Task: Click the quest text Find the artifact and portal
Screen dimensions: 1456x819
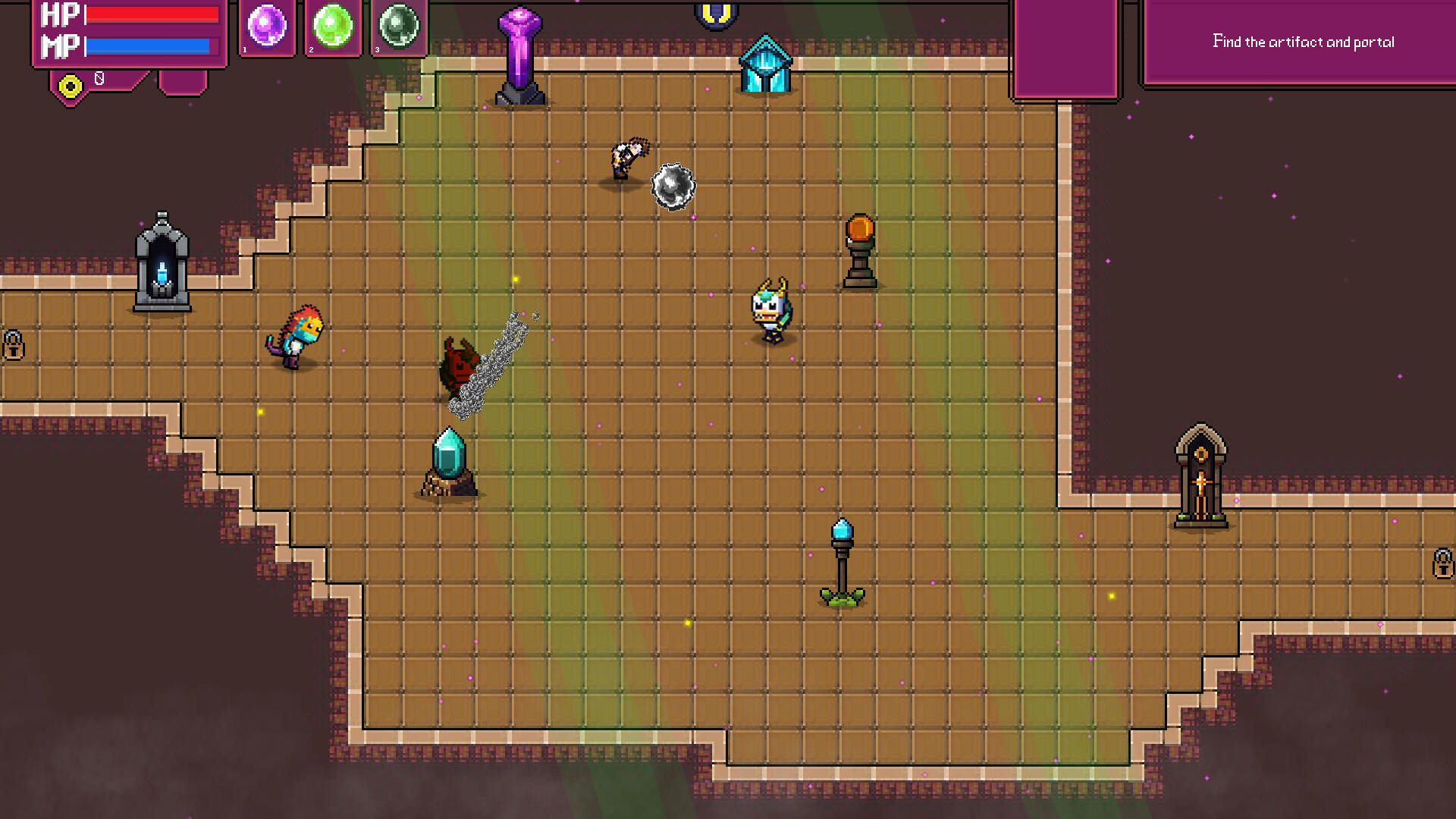Action: click(1303, 42)
